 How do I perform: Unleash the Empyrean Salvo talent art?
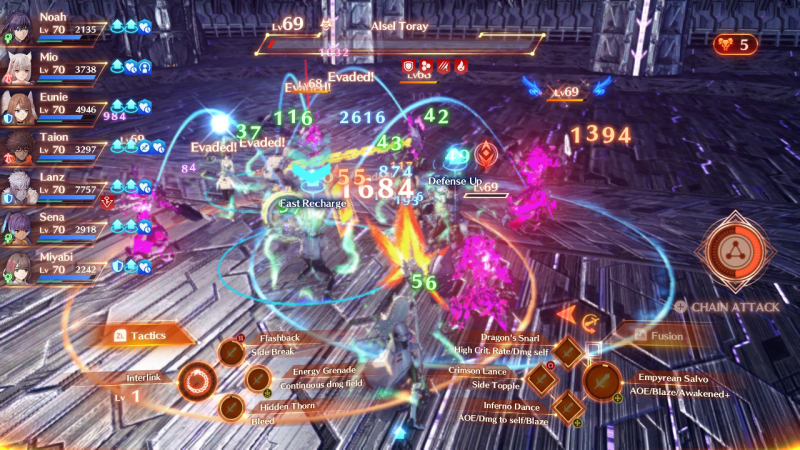601,381
